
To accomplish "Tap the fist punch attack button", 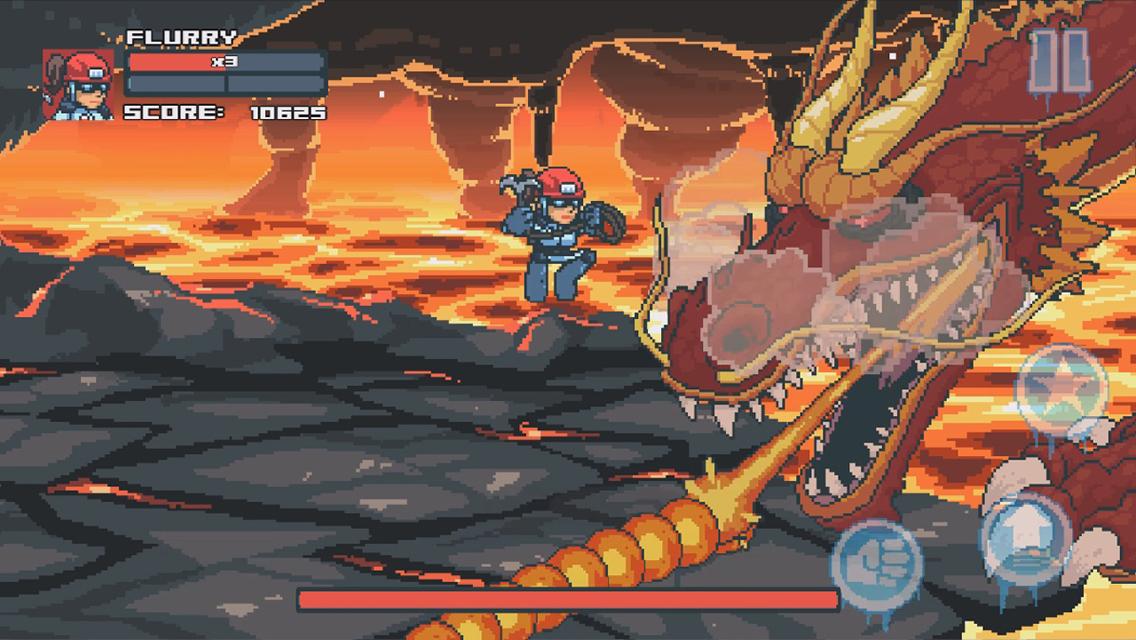I will coord(876,562).
